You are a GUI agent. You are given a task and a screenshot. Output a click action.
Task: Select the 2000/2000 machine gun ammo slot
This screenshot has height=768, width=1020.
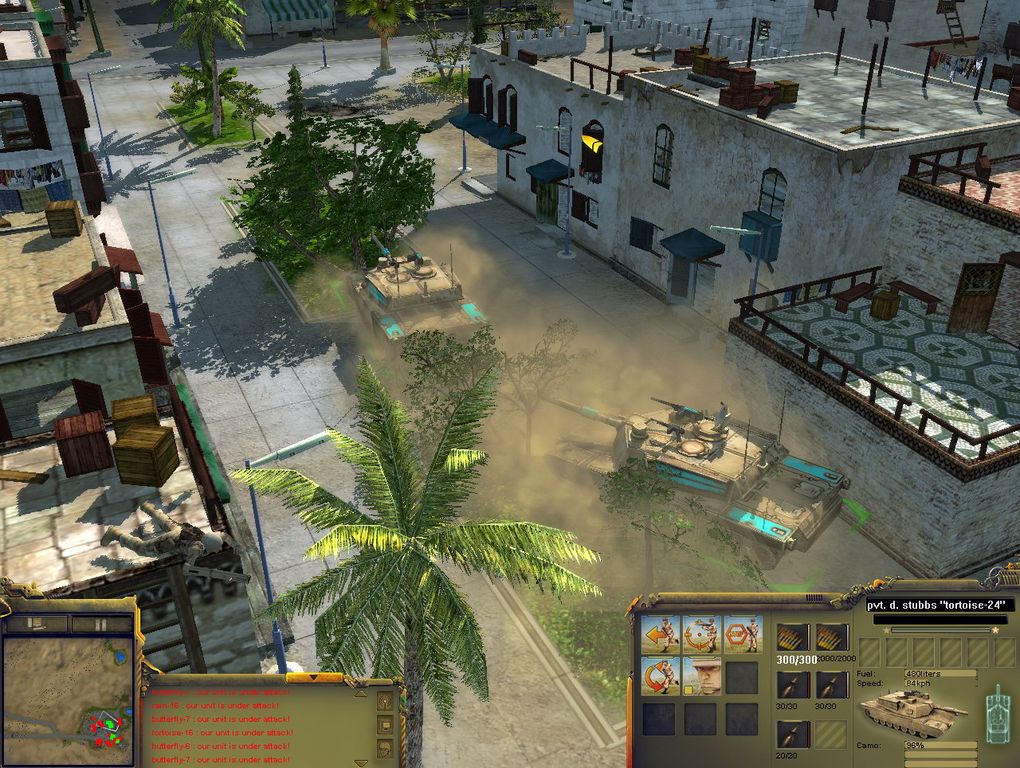[x=832, y=637]
